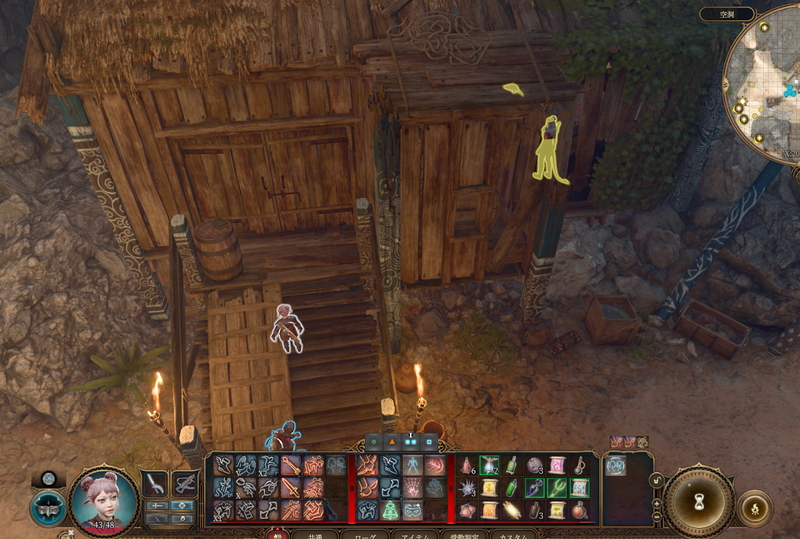800x539 pixels.
Task: Select the green trident item slot
Action: tap(557, 487)
